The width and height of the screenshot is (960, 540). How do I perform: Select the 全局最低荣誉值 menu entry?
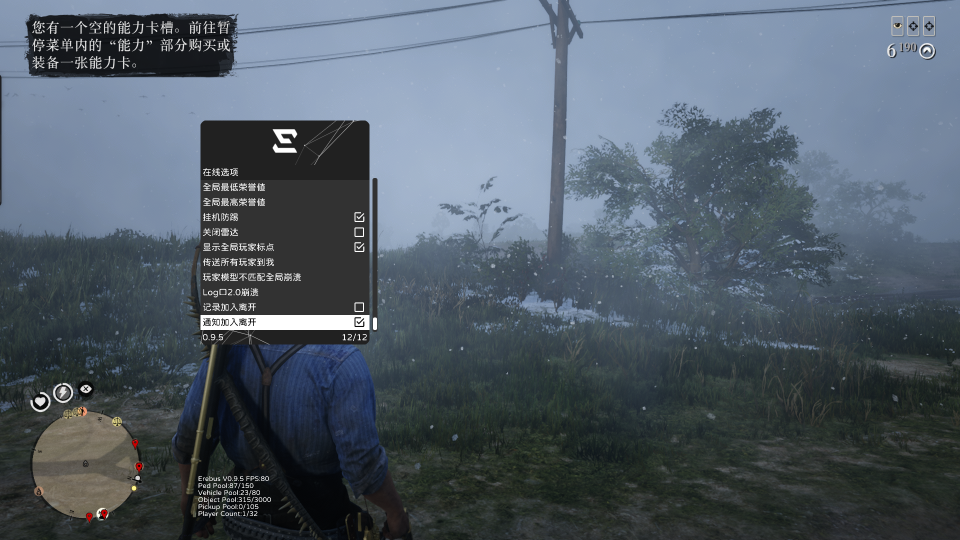pos(284,187)
